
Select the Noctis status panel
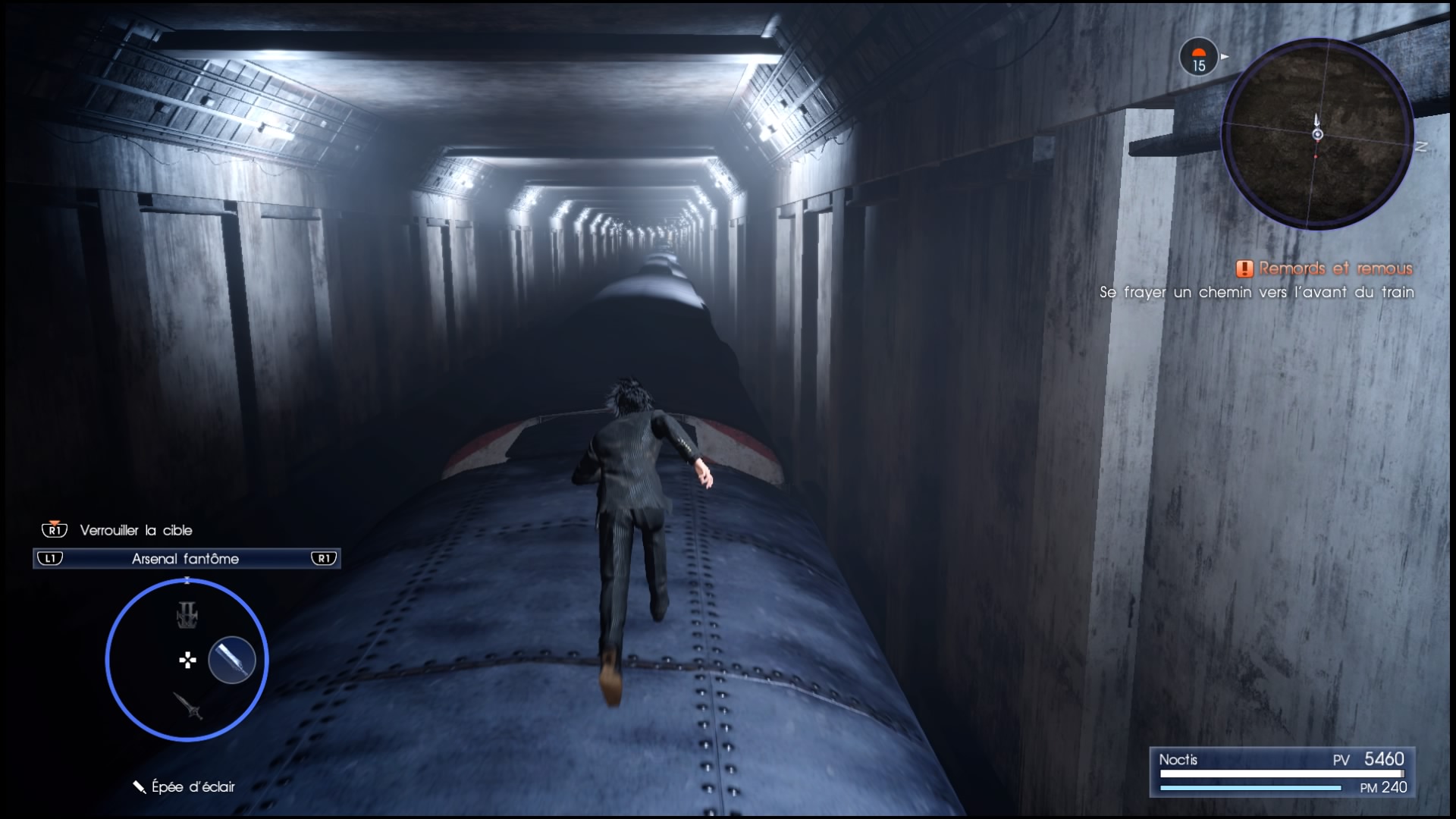tap(1282, 772)
